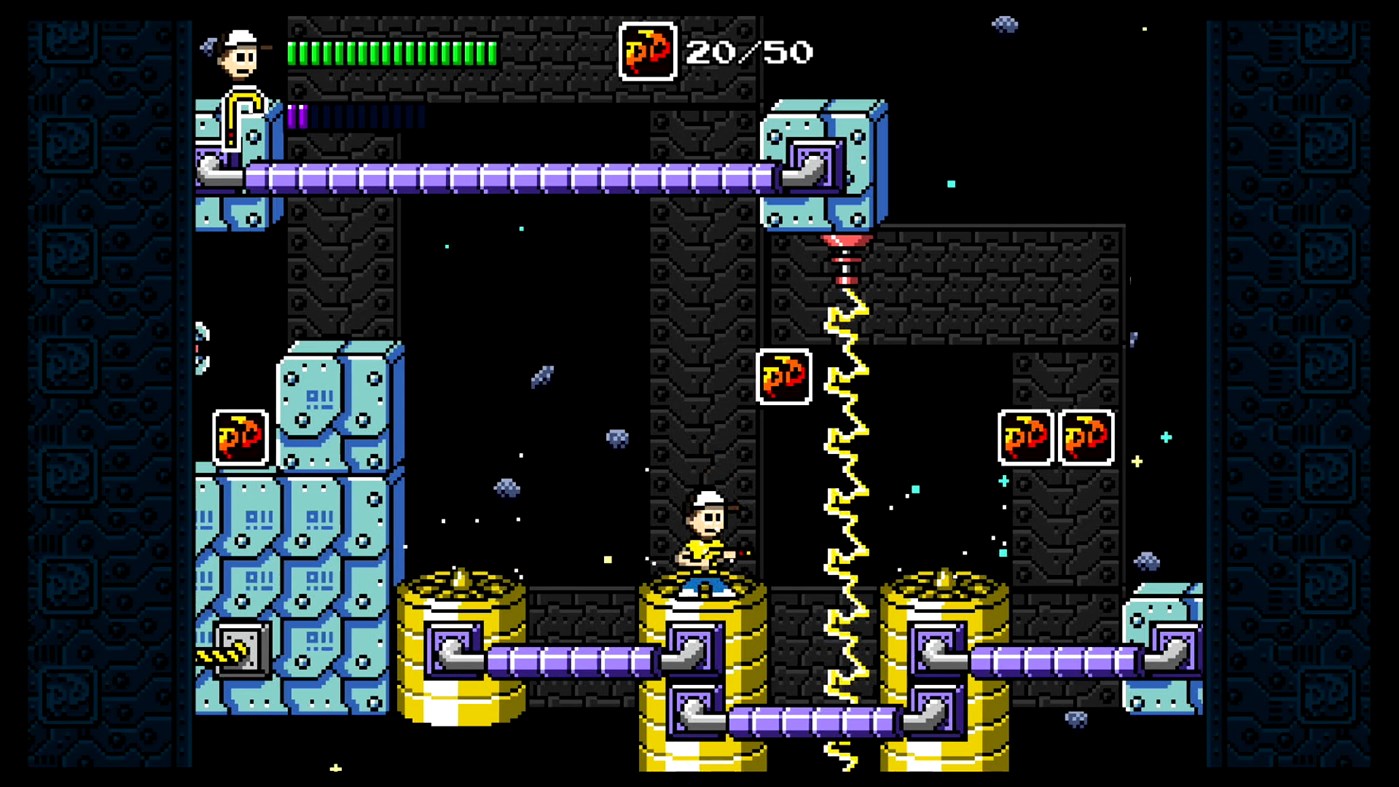Collect the rightmost PD token pair's second token

(1086, 436)
